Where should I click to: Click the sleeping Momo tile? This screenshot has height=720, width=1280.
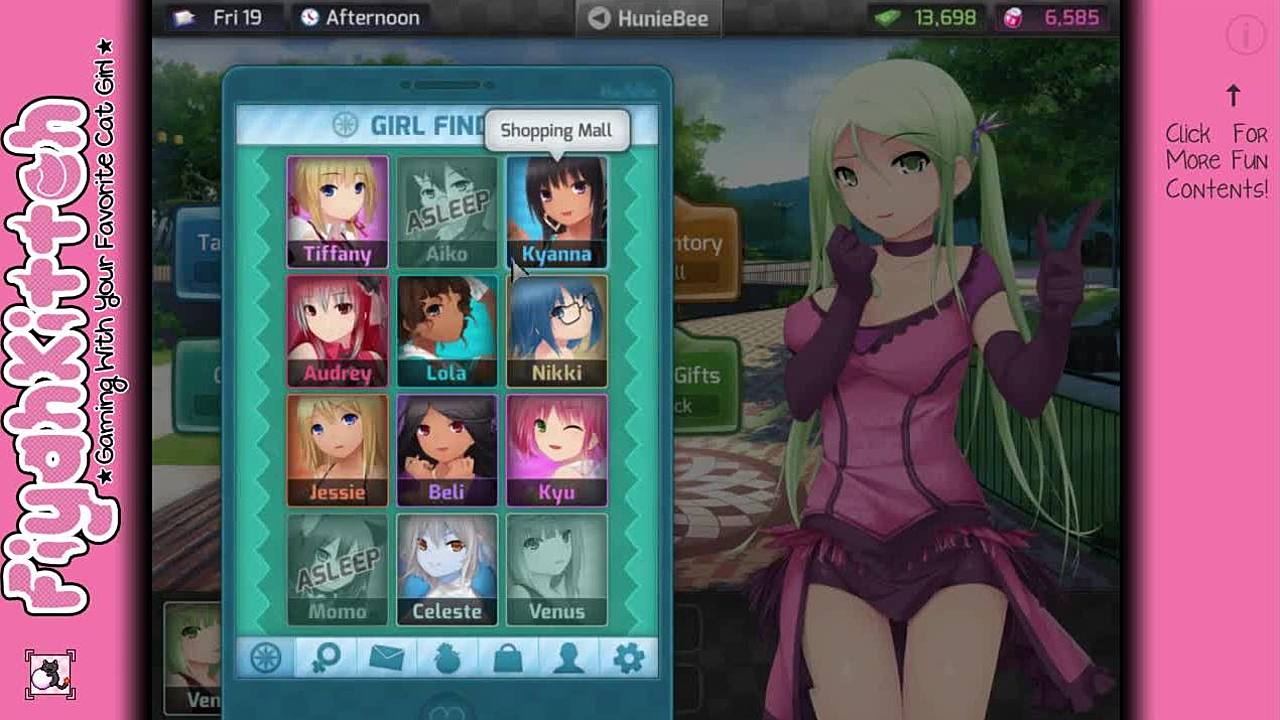pos(337,569)
